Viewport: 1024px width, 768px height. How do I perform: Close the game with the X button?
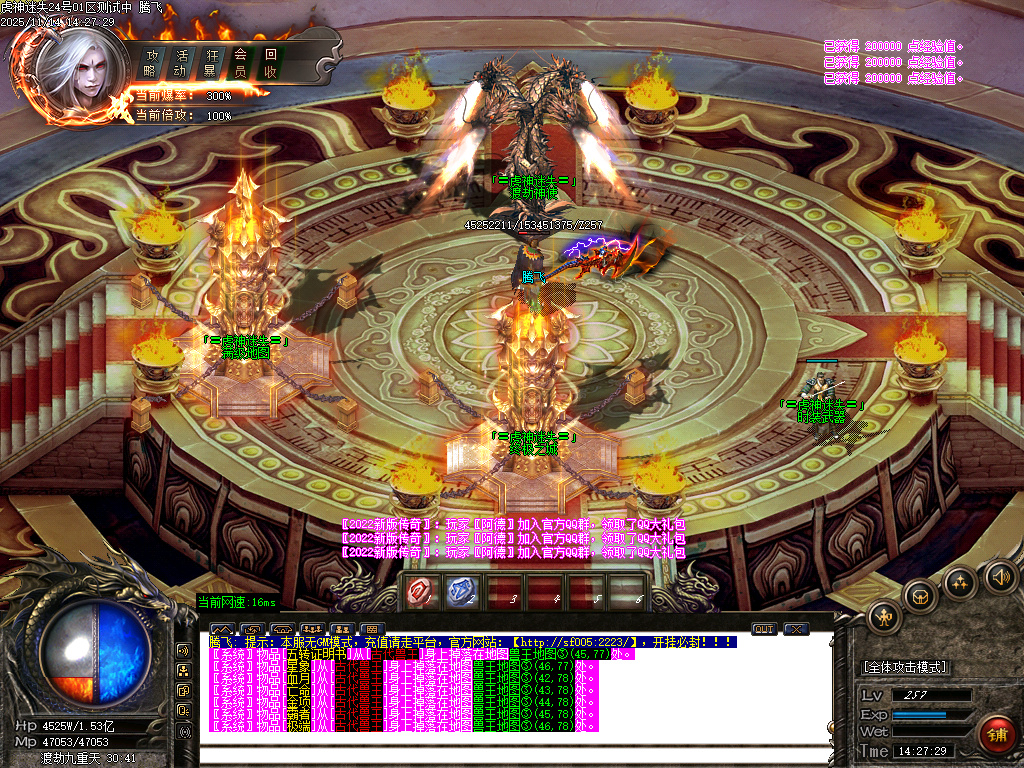796,629
